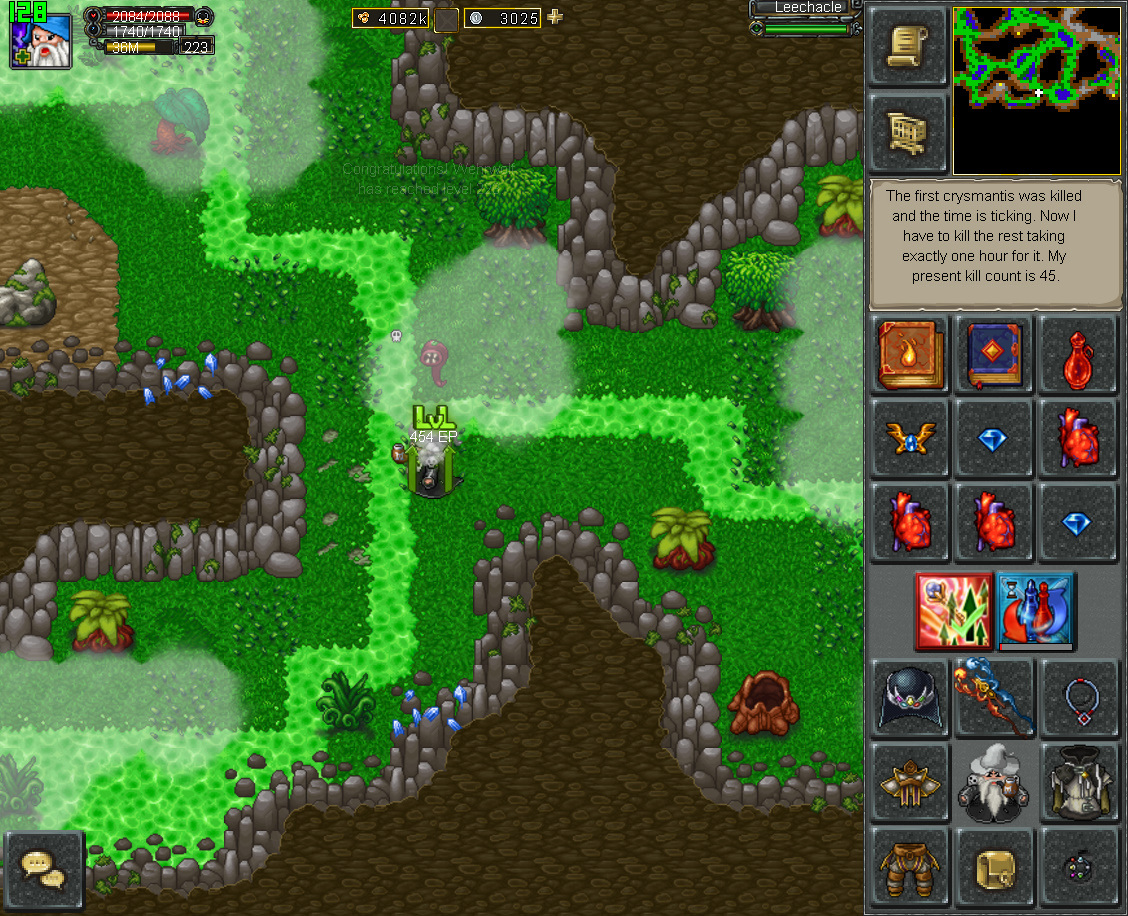Open the dwarf wizard character sheet
This screenshot has height=916, width=1128.
(993, 781)
